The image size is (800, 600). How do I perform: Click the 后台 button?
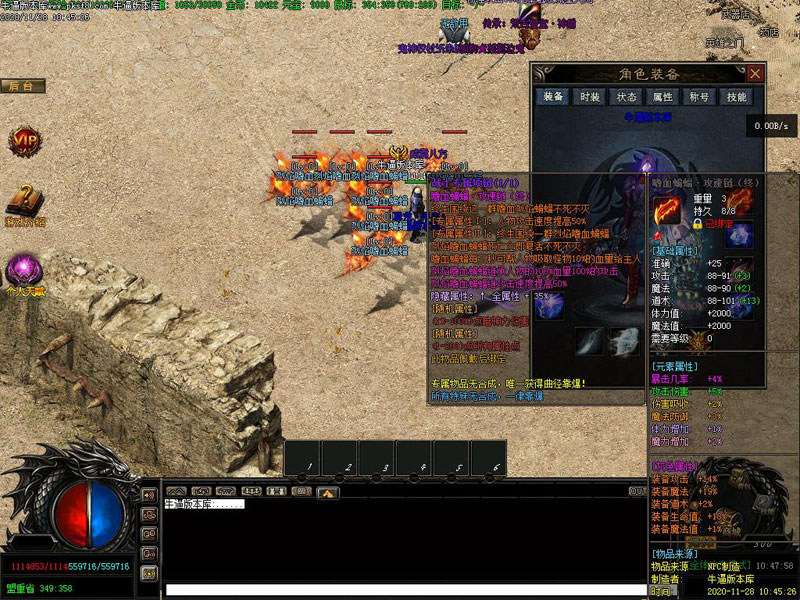click(22, 86)
